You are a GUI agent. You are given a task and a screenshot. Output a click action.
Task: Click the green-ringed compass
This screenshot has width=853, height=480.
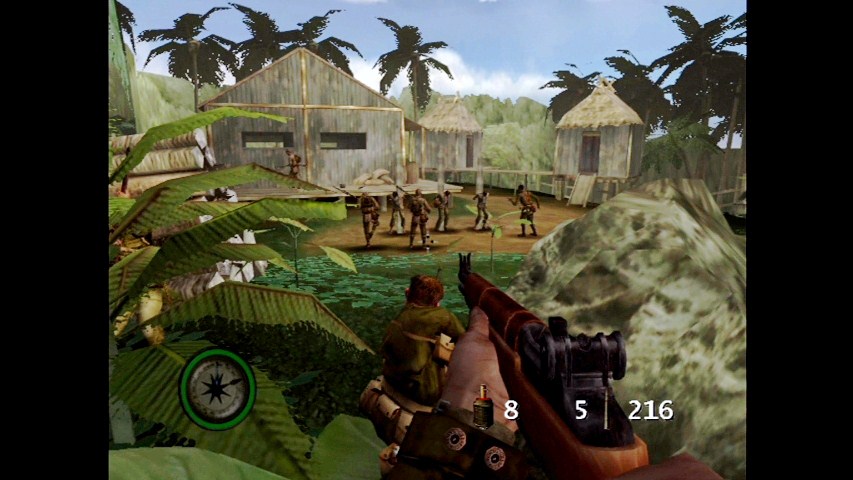[x=217, y=388]
